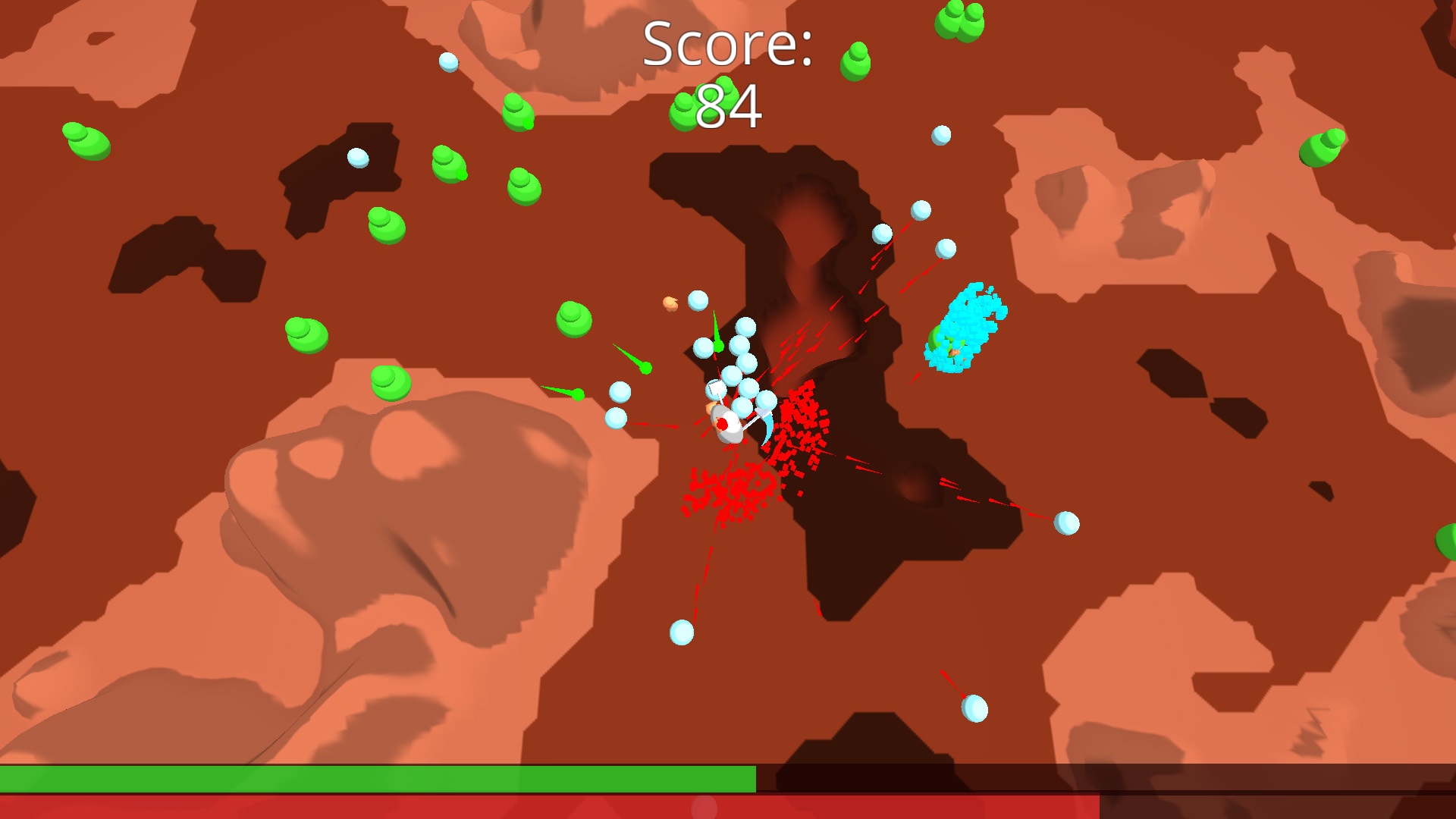Screen dimensions: 1456x819
Task: Click the score value 84
Action: tap(729, 108)
